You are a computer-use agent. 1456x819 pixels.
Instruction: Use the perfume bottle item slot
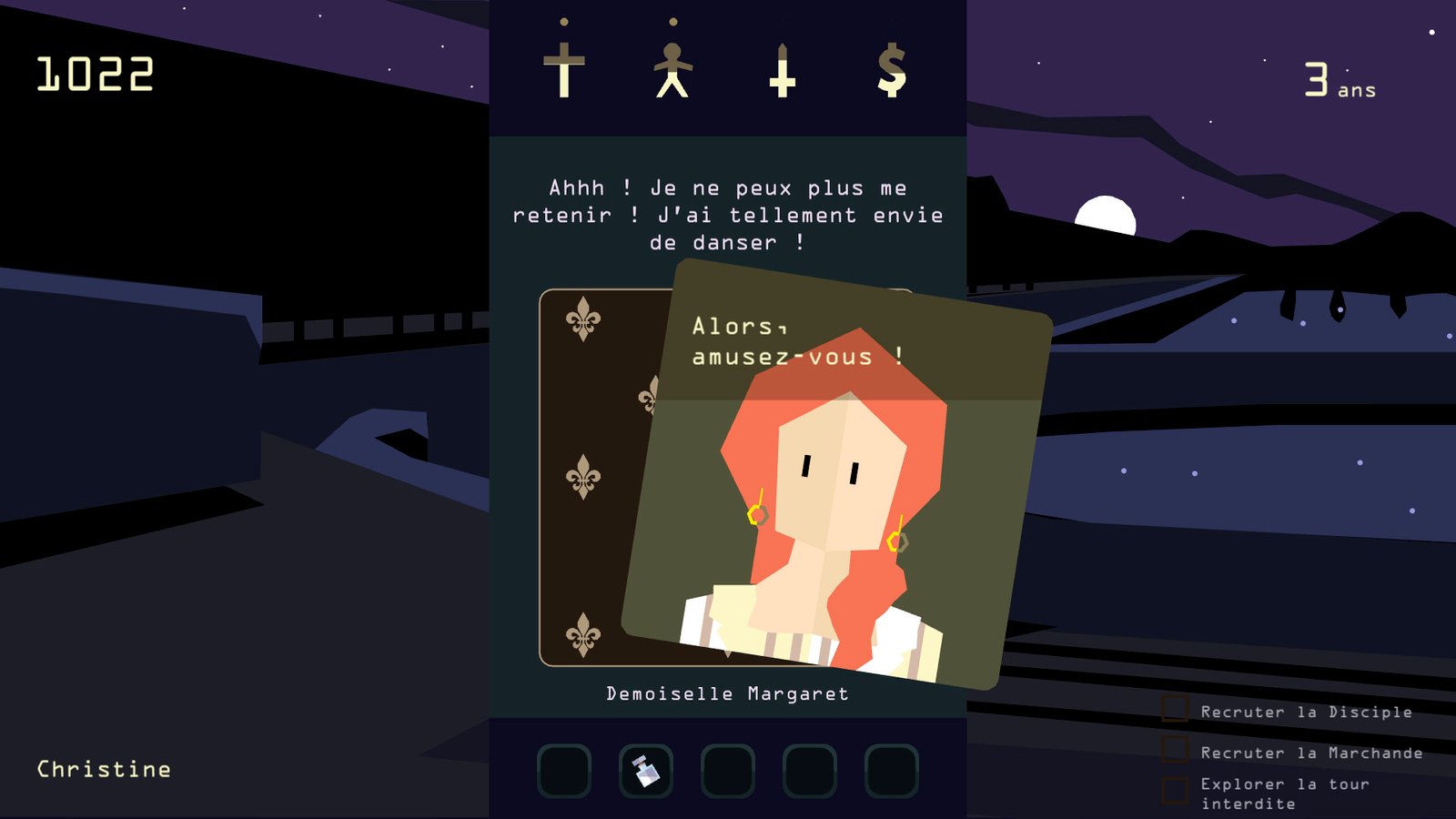(646, 771)
